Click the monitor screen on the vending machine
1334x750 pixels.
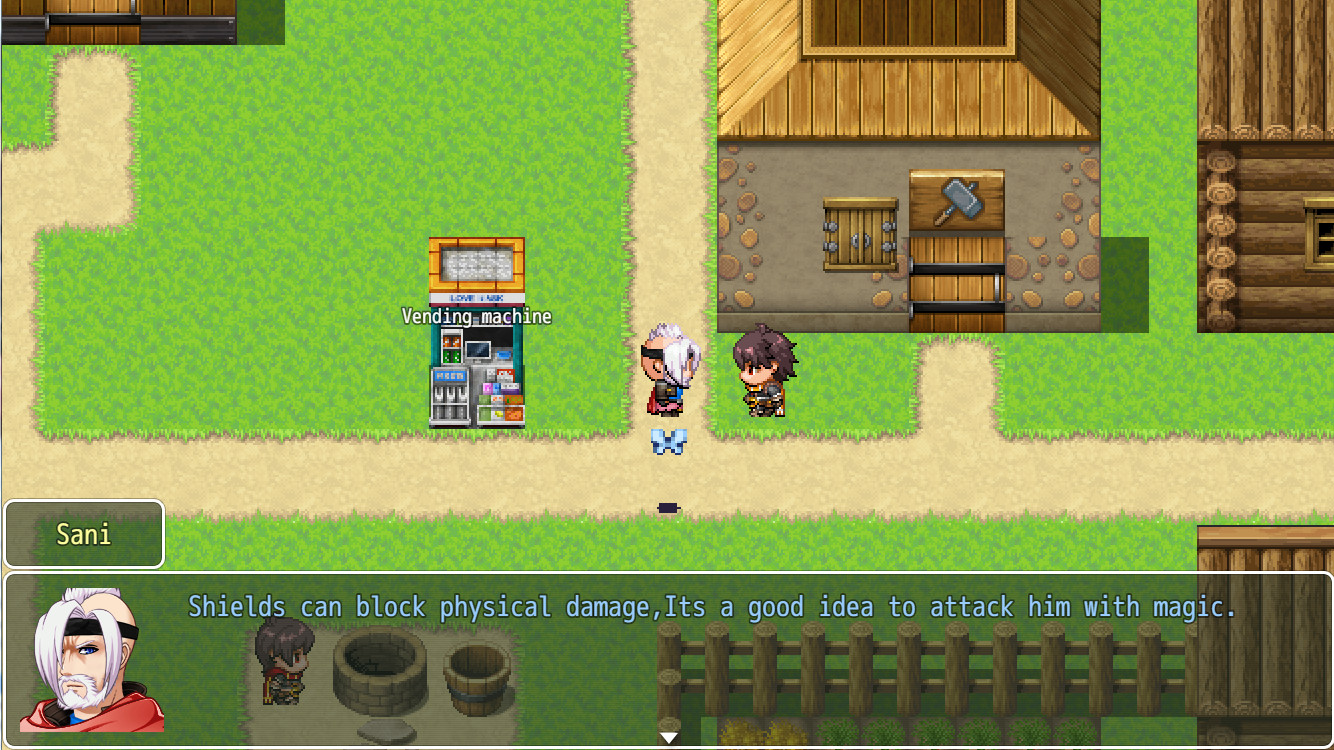(478, 348)
